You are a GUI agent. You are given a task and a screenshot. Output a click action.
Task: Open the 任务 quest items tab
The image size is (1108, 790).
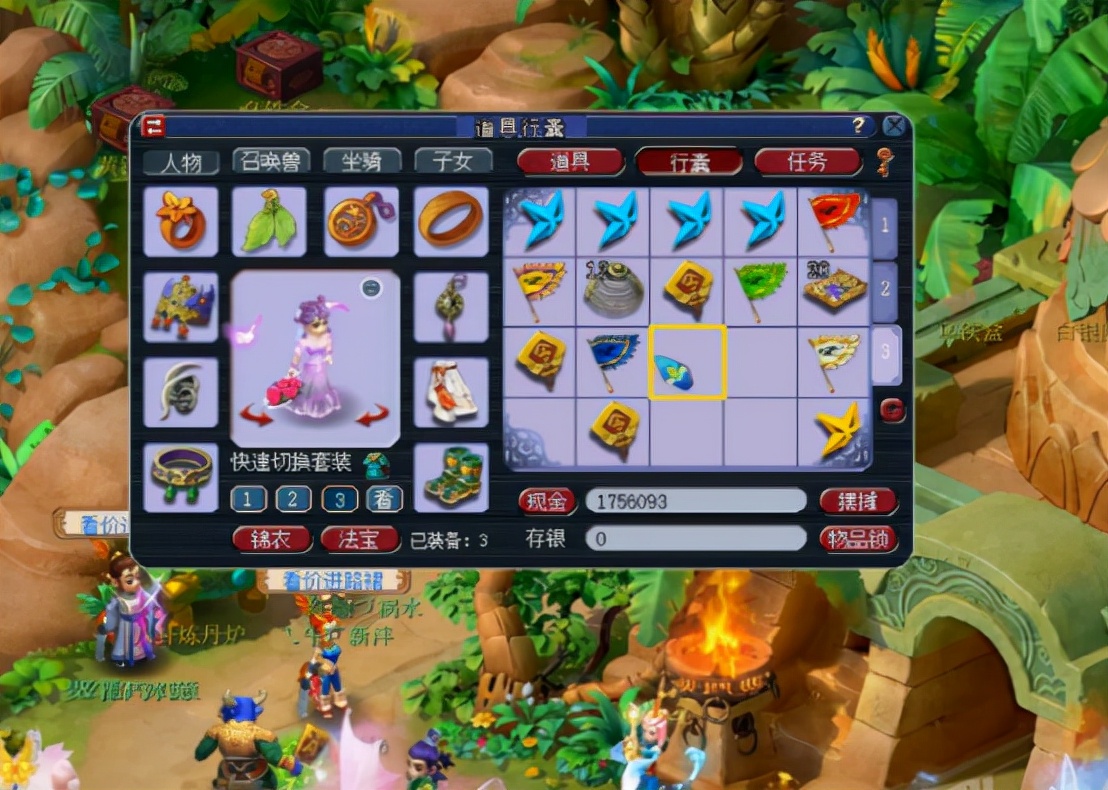point(807,162)
